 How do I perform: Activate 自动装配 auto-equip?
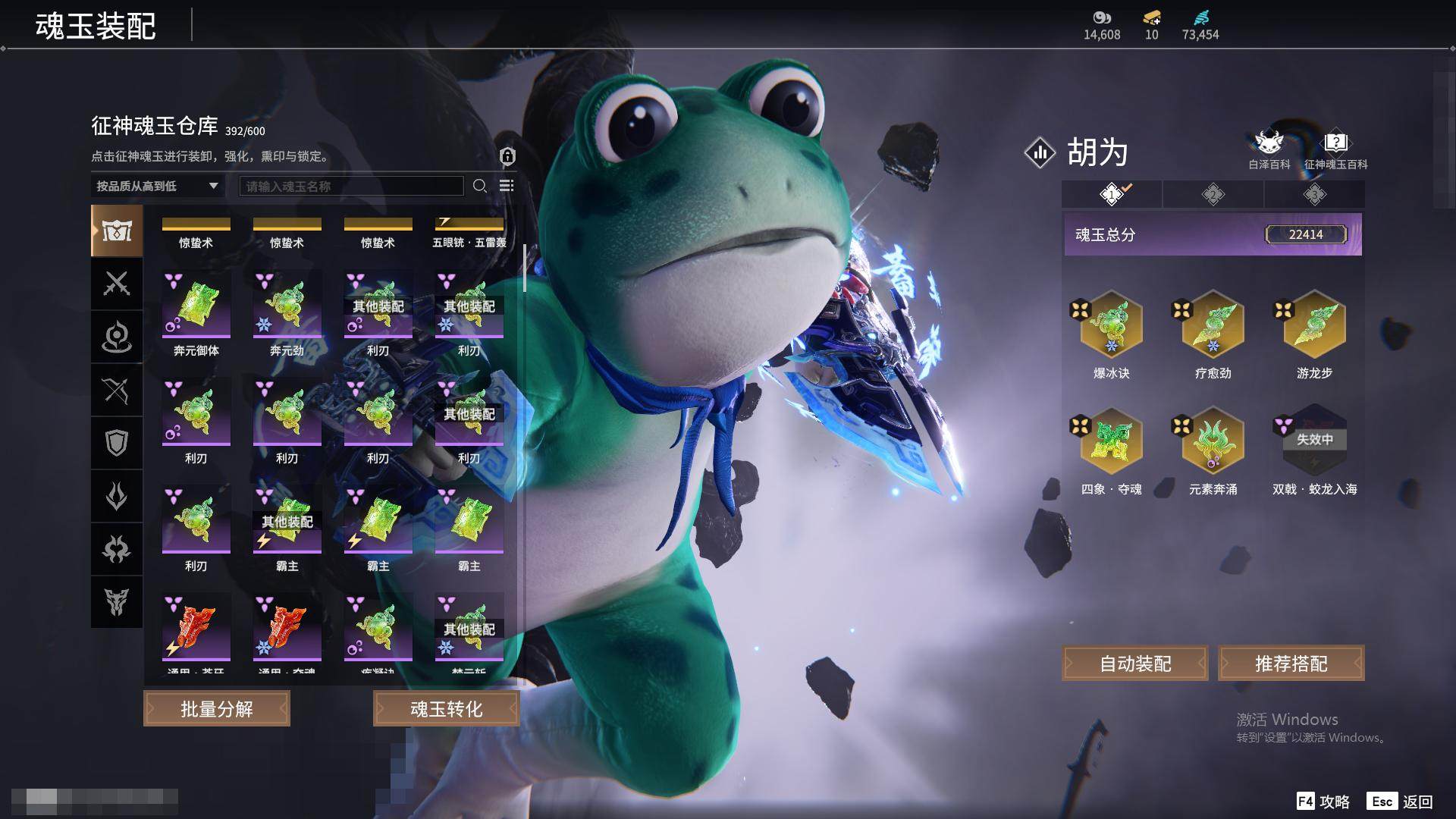click(x=1135, y=664)
